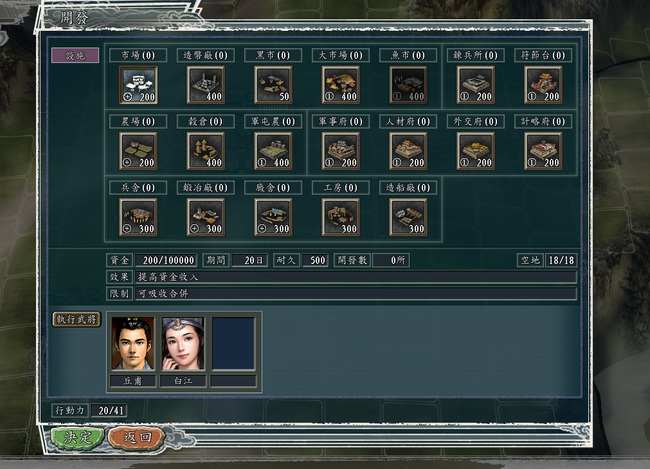
Task: Select the 外交府 diplomacy office building
Action: coord(476,150)
